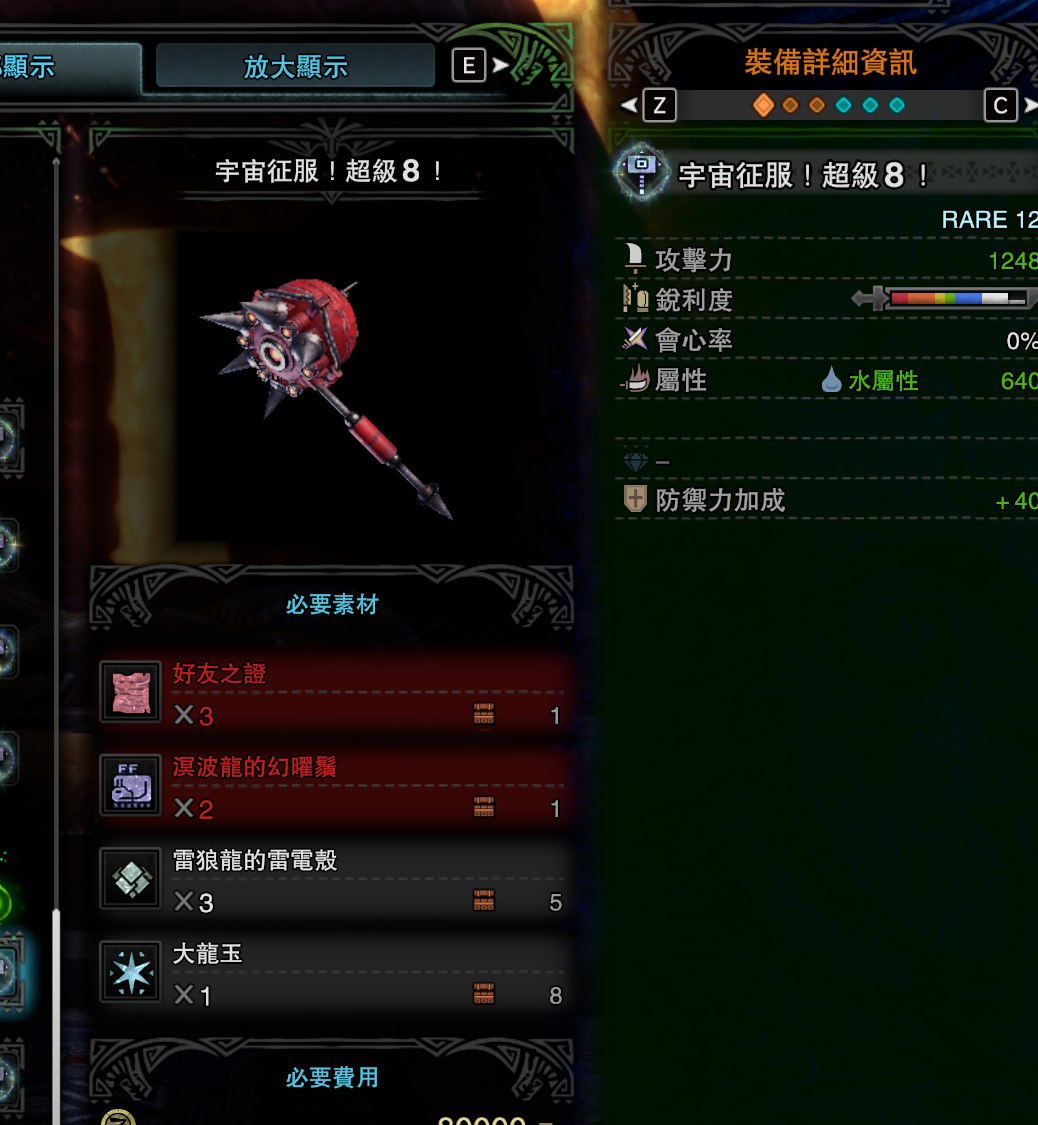
Task: Switch to the 放大顯示 tab
Action: 295,67
